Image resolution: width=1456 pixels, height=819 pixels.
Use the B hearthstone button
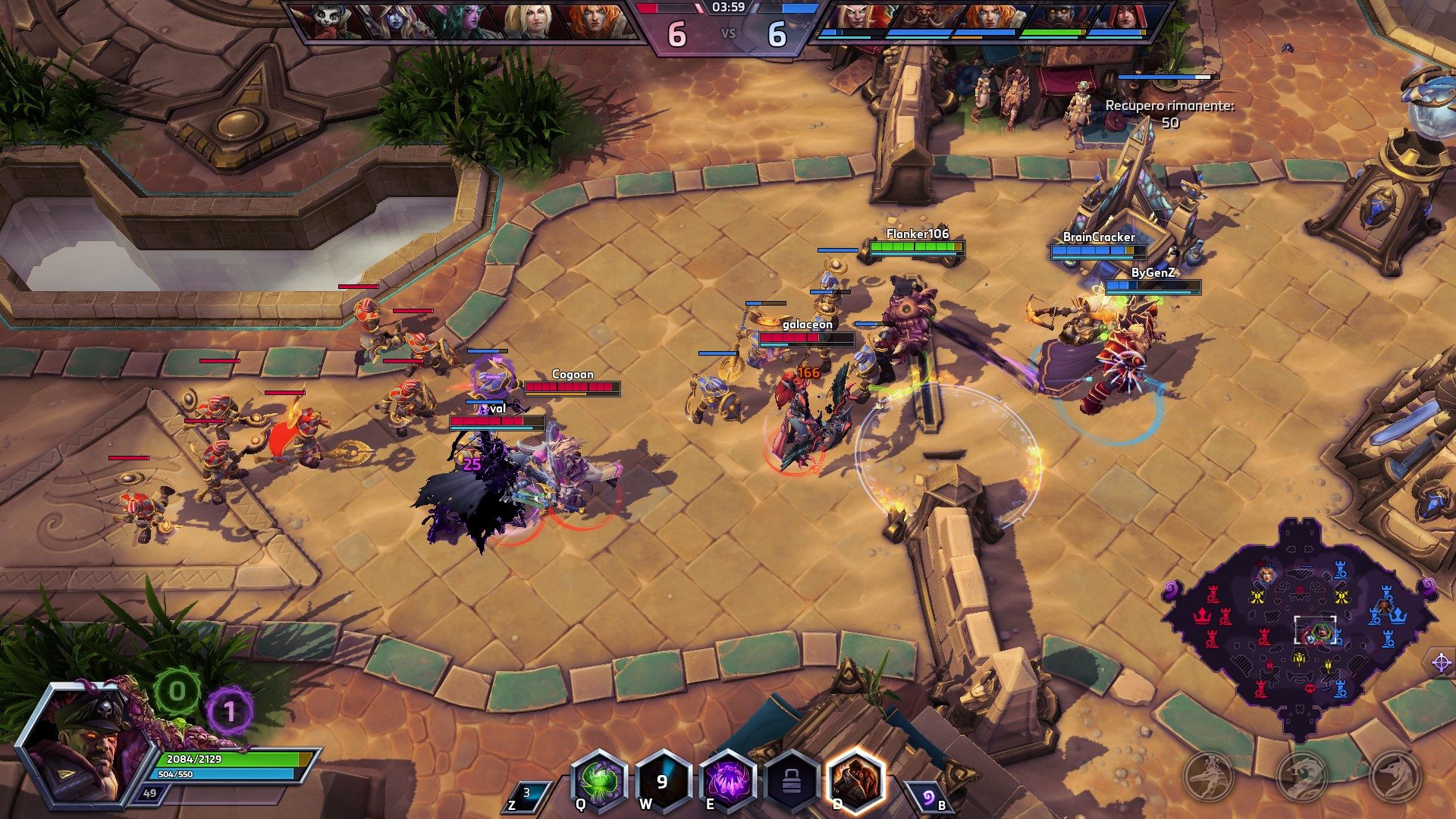point(930,798)
